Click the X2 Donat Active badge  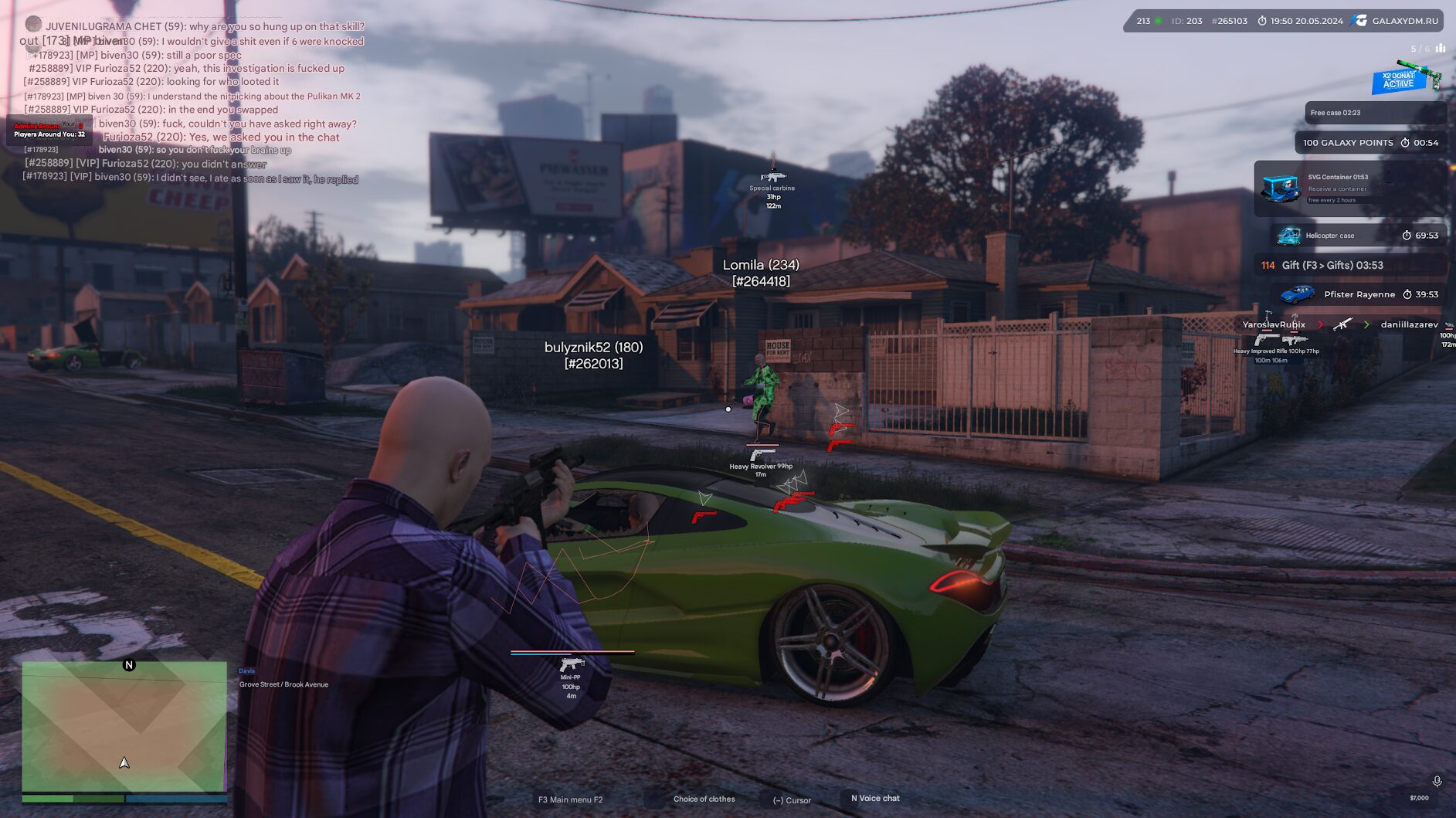[1401, 80]
